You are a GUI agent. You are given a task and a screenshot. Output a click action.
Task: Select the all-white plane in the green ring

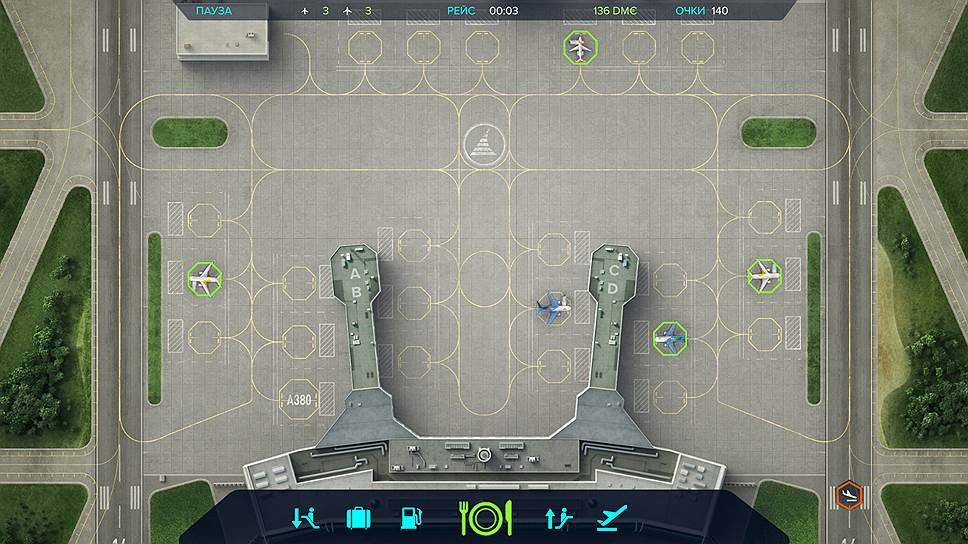[578, 46]
